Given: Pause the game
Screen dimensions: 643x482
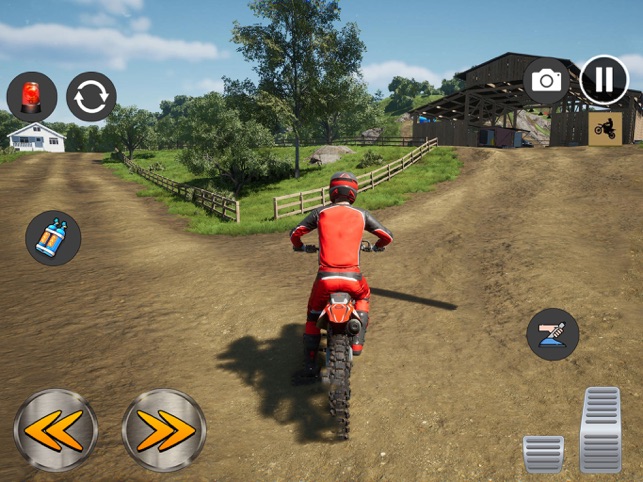Looking at the screenshot, I should pyautogui.click(x=604, y=80).
